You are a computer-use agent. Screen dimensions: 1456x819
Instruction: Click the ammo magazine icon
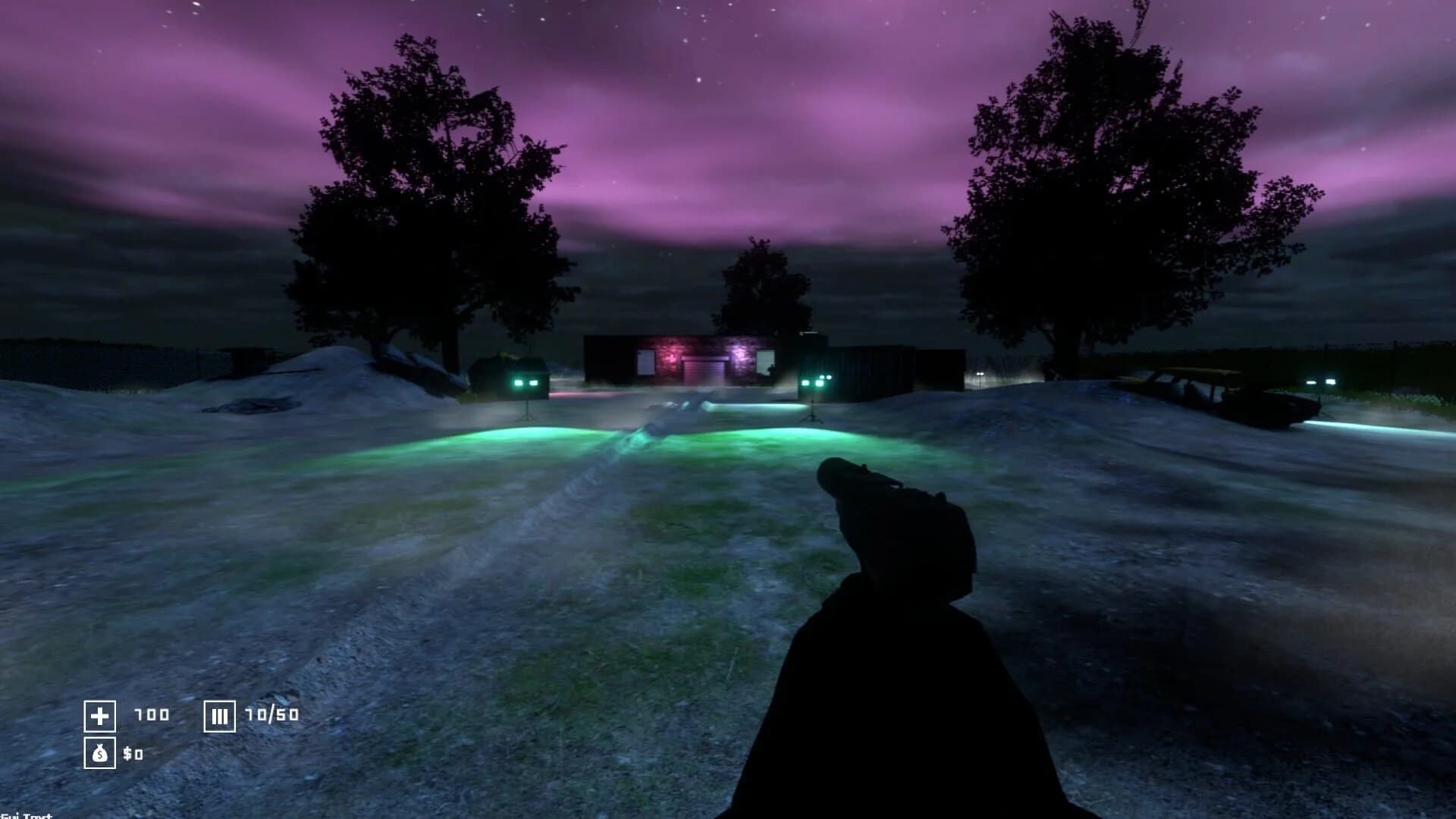pyautogui.click(x=218, y=715)
